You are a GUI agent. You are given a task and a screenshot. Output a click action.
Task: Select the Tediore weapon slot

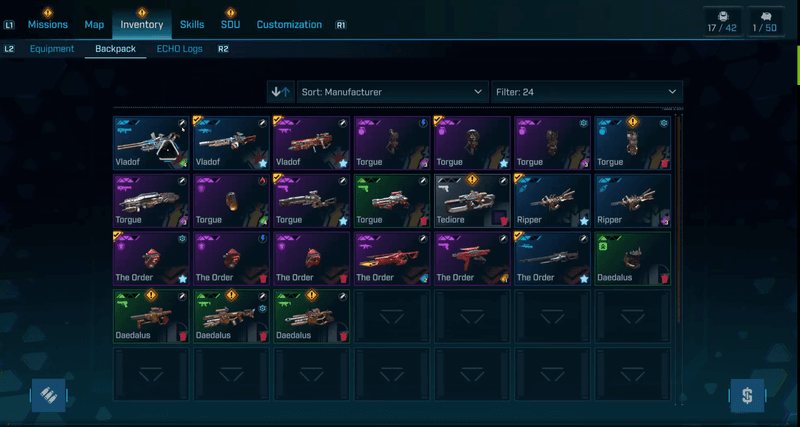pos(472,200)
